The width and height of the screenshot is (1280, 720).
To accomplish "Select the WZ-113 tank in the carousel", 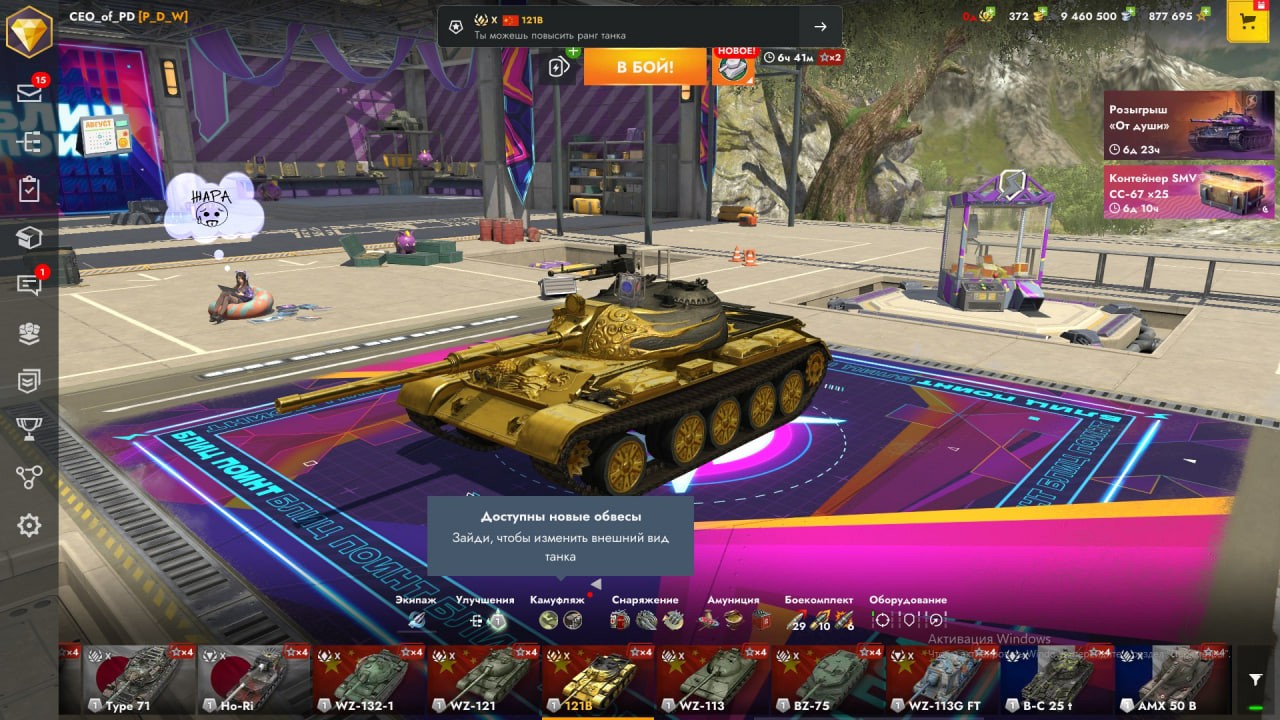I will (x=713, y=680).
